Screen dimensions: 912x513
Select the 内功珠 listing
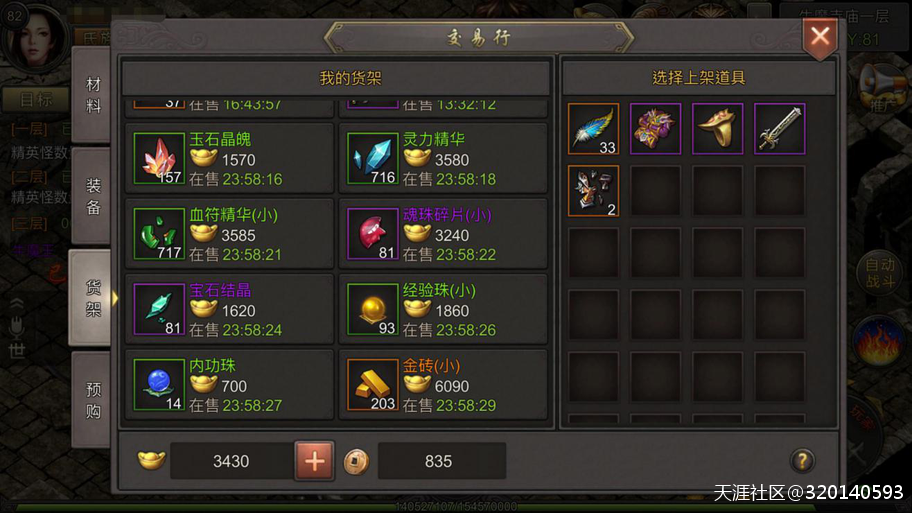click(231, 386)
